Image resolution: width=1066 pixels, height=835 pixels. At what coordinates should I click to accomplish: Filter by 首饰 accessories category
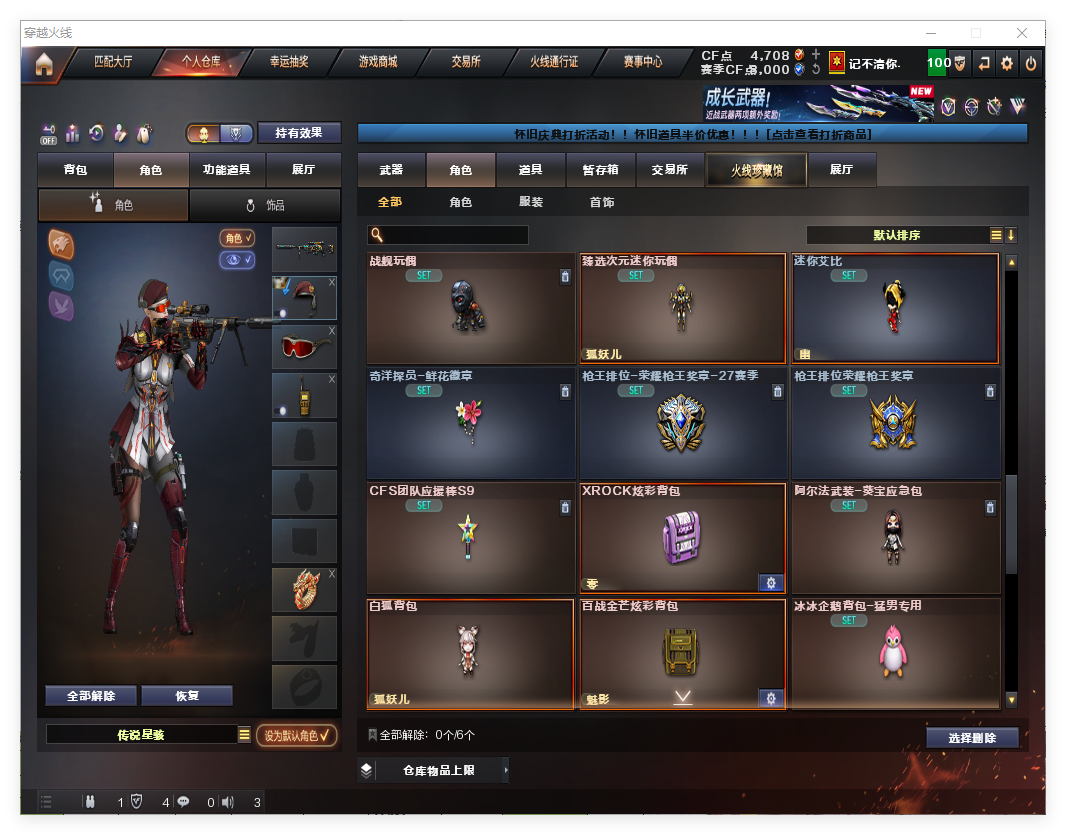(x=602, y=202)
